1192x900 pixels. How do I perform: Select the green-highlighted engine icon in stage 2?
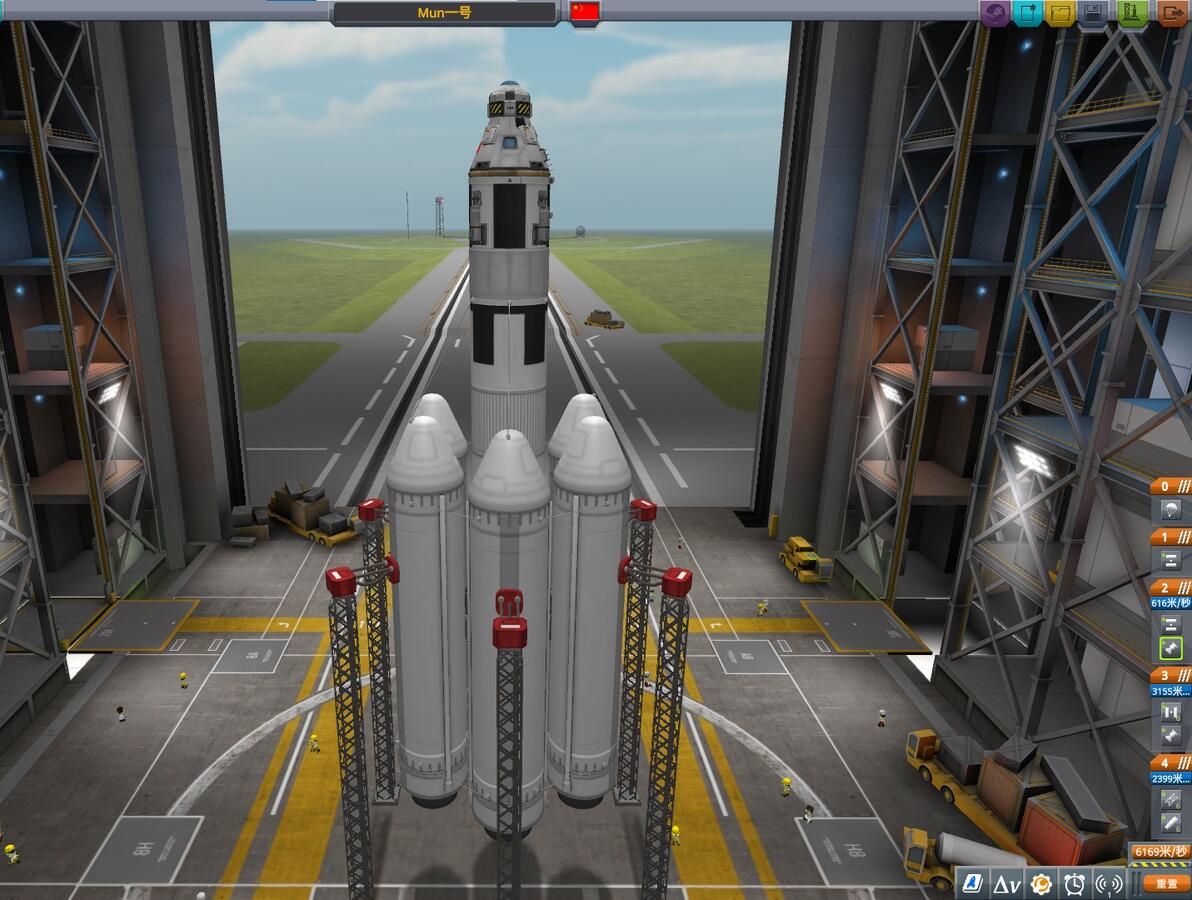(1171, 649)
